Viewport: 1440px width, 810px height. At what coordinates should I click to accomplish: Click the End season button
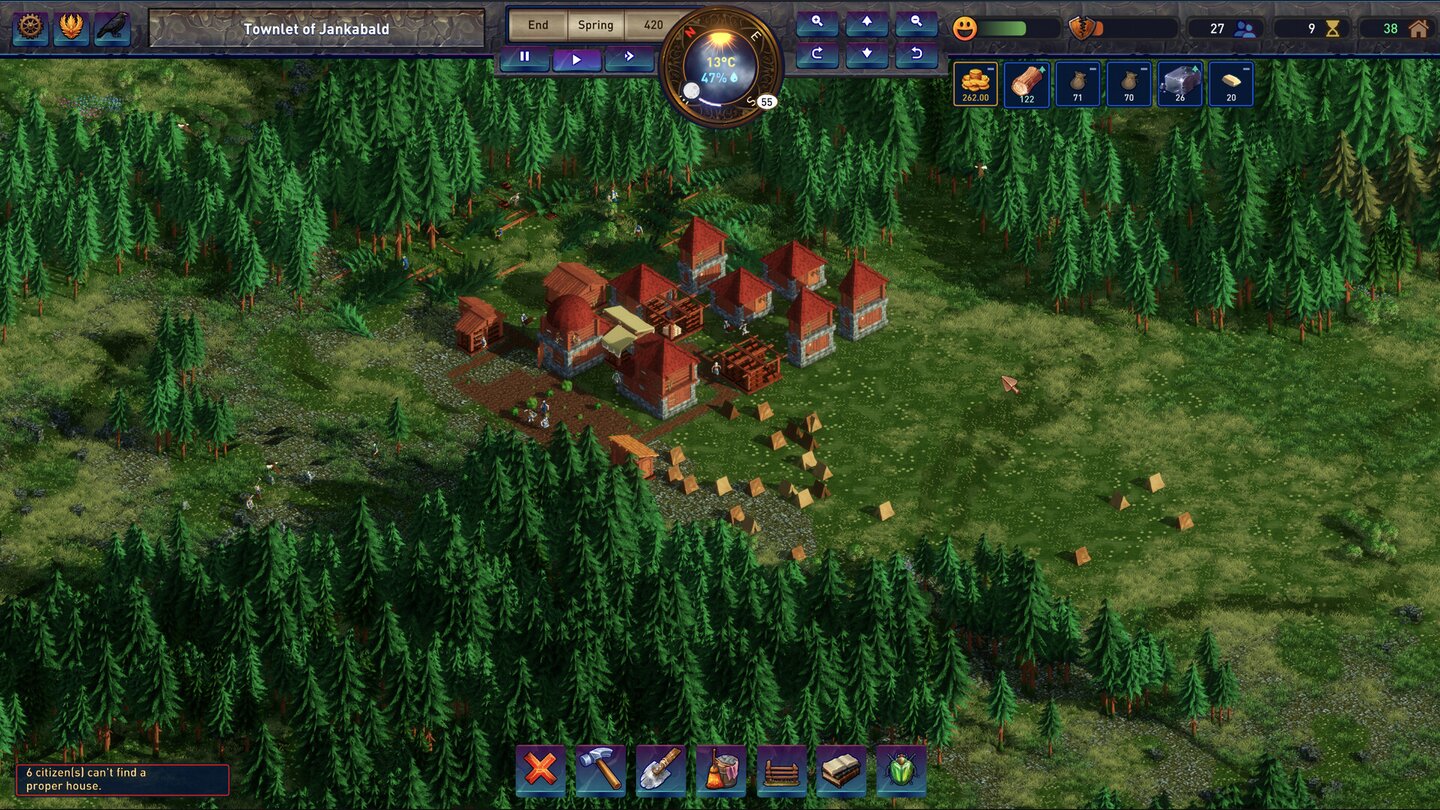[x=538, y=25]
